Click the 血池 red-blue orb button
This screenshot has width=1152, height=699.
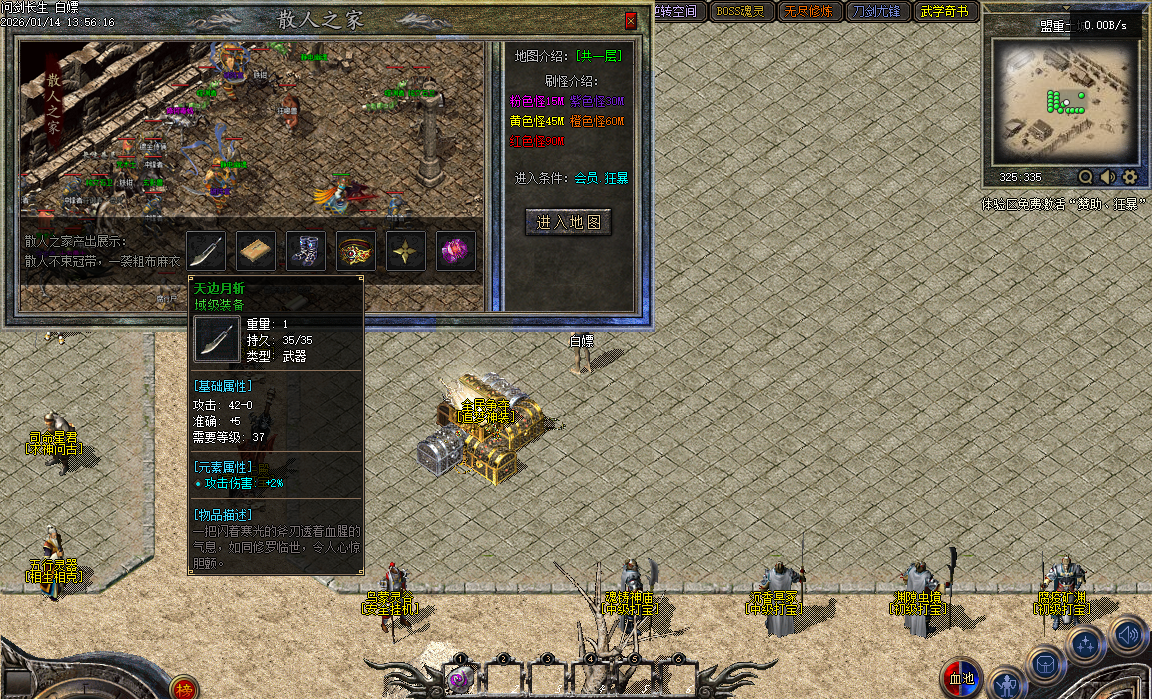pyautogui.click(x=961, y=678)
